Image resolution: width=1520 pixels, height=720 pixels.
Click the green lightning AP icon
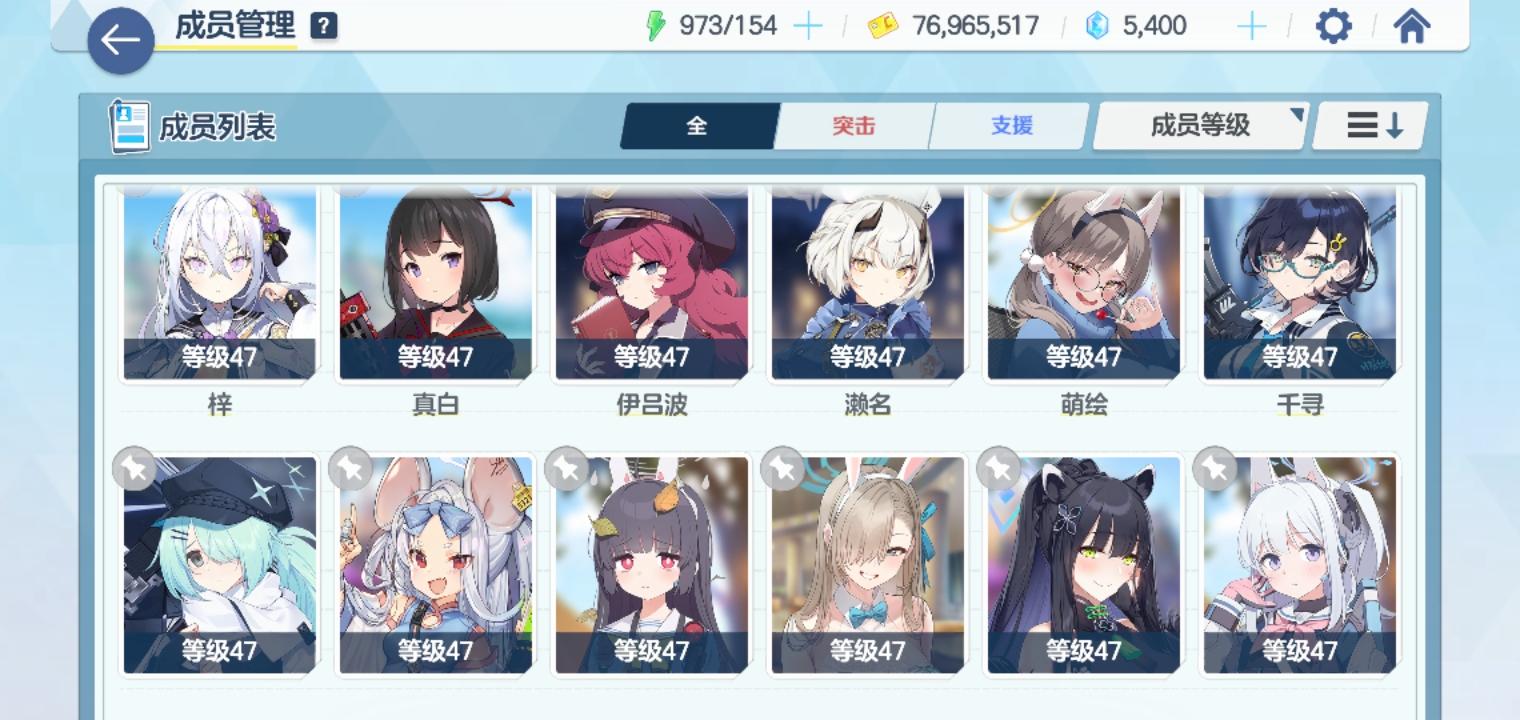pyautogui.click(x=655, y=25)
